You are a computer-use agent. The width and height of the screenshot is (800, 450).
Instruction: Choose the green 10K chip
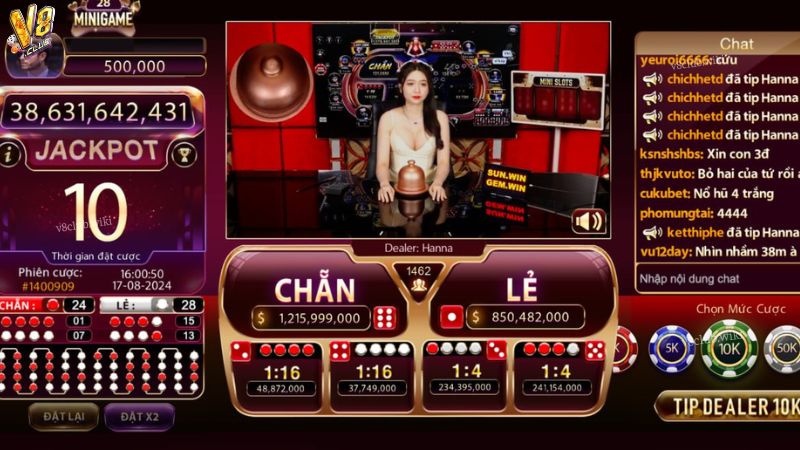(728, 350)
